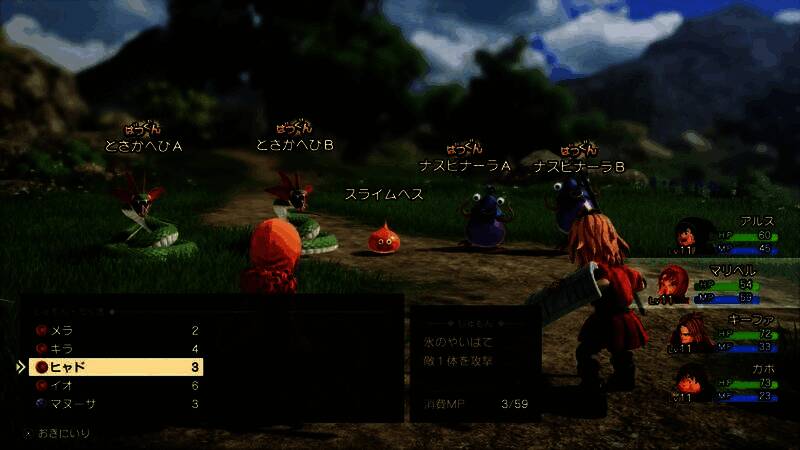The image size is (800, 450).
Task: Select マリベル's party portrait
Action: pos(673,284)
